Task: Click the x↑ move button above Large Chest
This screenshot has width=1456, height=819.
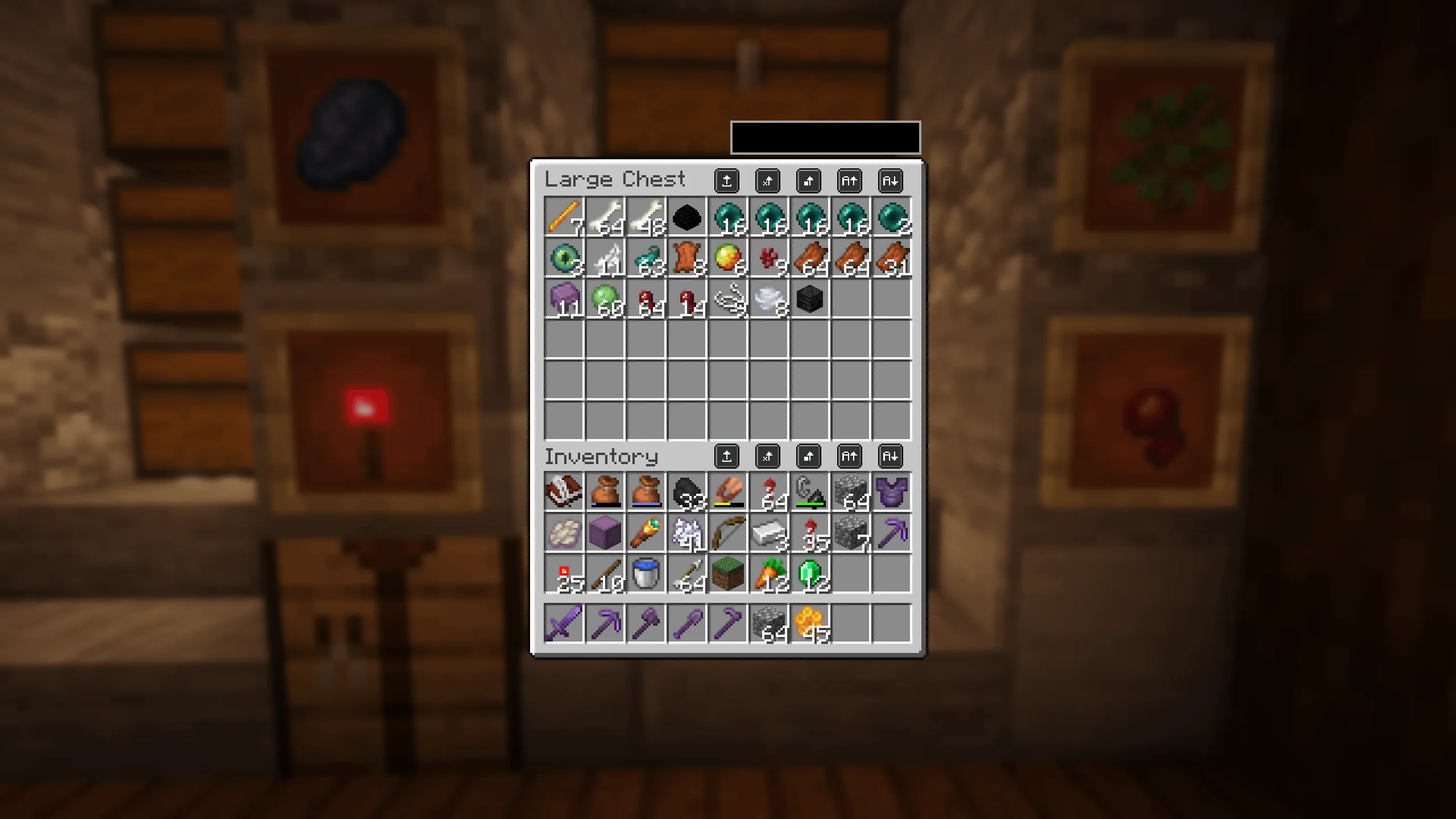Action: (768, 182)
